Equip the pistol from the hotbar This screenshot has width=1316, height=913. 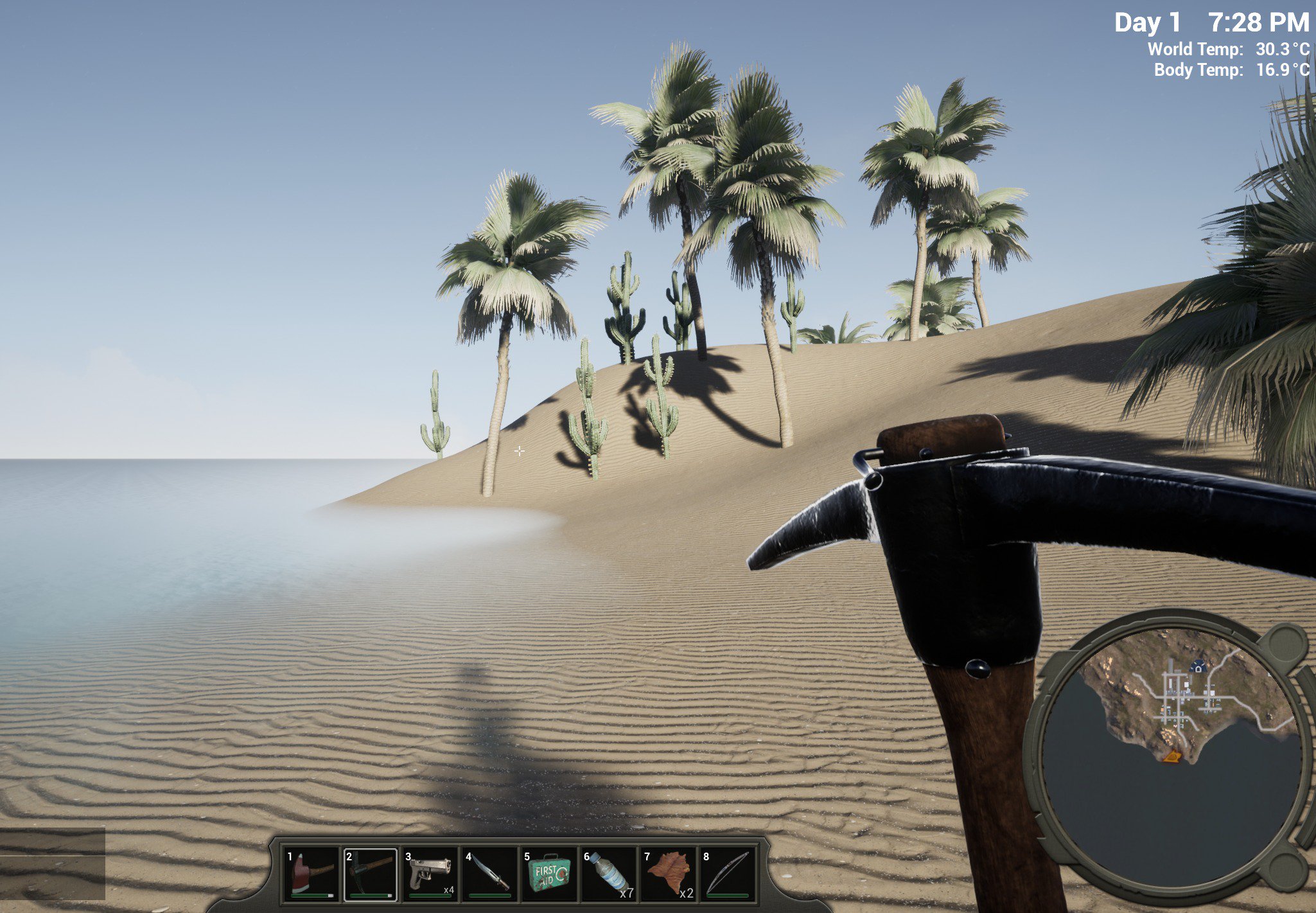(x=430, y=874)
